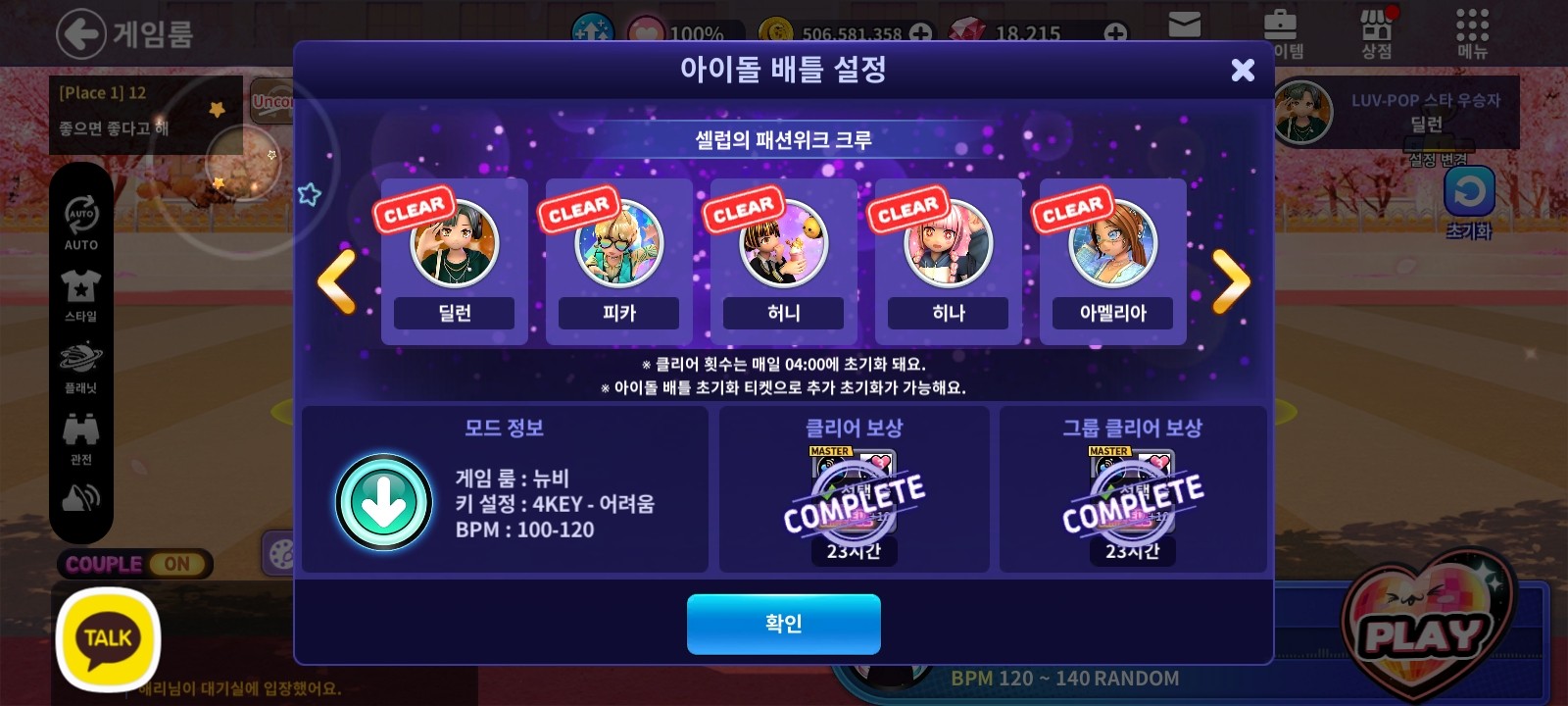Open the 메뉴 grid menu

pyautogui.click(x=1472, y=33)
